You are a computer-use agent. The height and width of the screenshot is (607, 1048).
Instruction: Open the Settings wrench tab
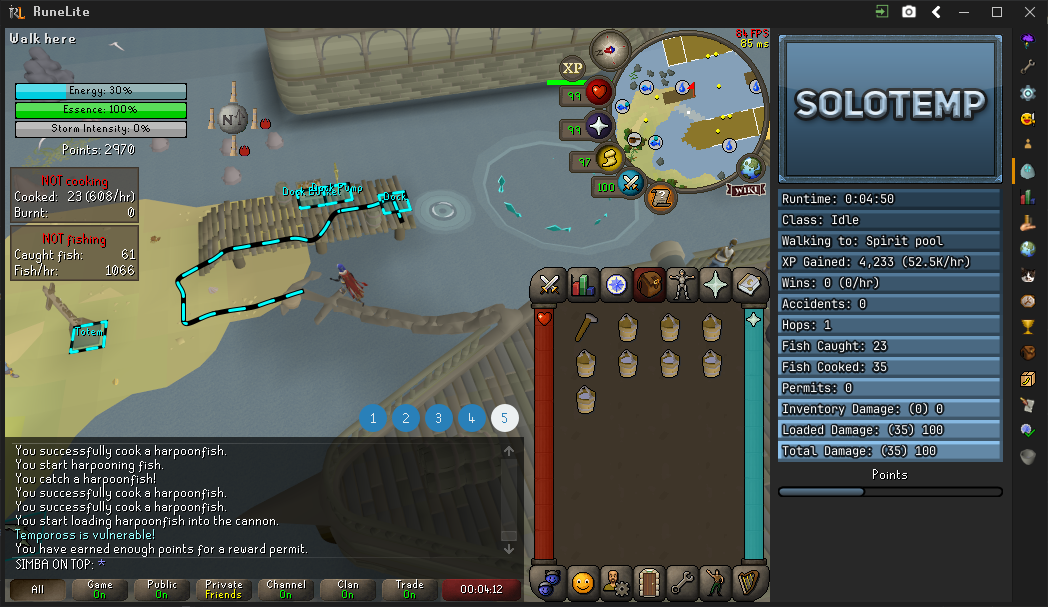coord(683,580)
